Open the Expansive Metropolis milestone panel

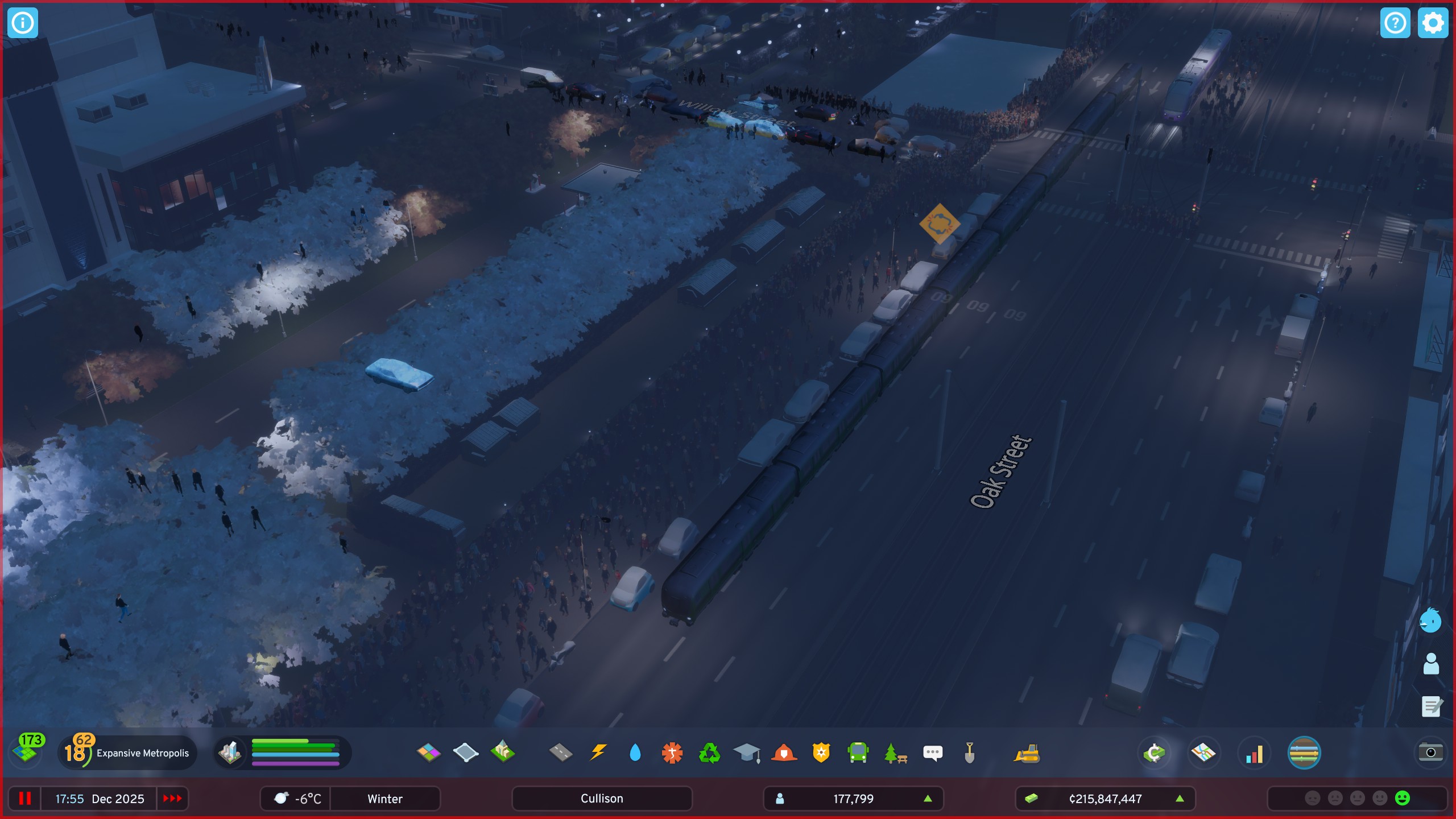click(128, 752)
